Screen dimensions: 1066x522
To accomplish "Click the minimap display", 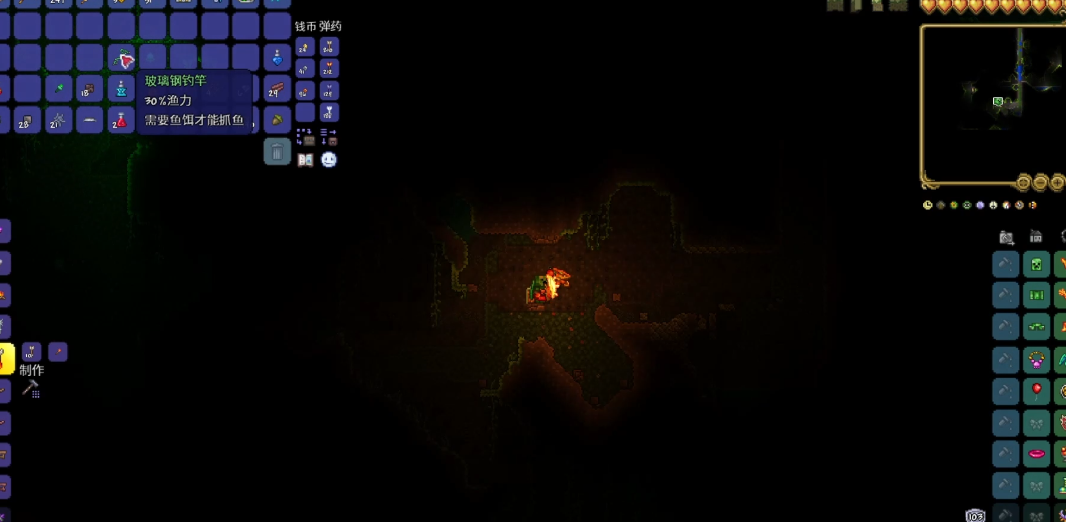I will [992, 105].
